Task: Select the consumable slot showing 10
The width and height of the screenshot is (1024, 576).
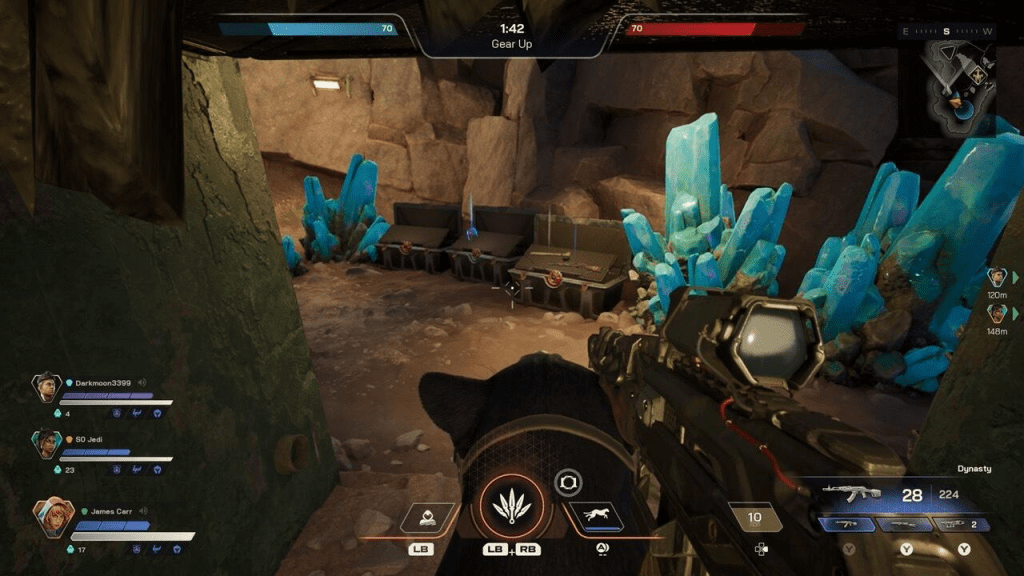Action: click(x=755, y=517)
